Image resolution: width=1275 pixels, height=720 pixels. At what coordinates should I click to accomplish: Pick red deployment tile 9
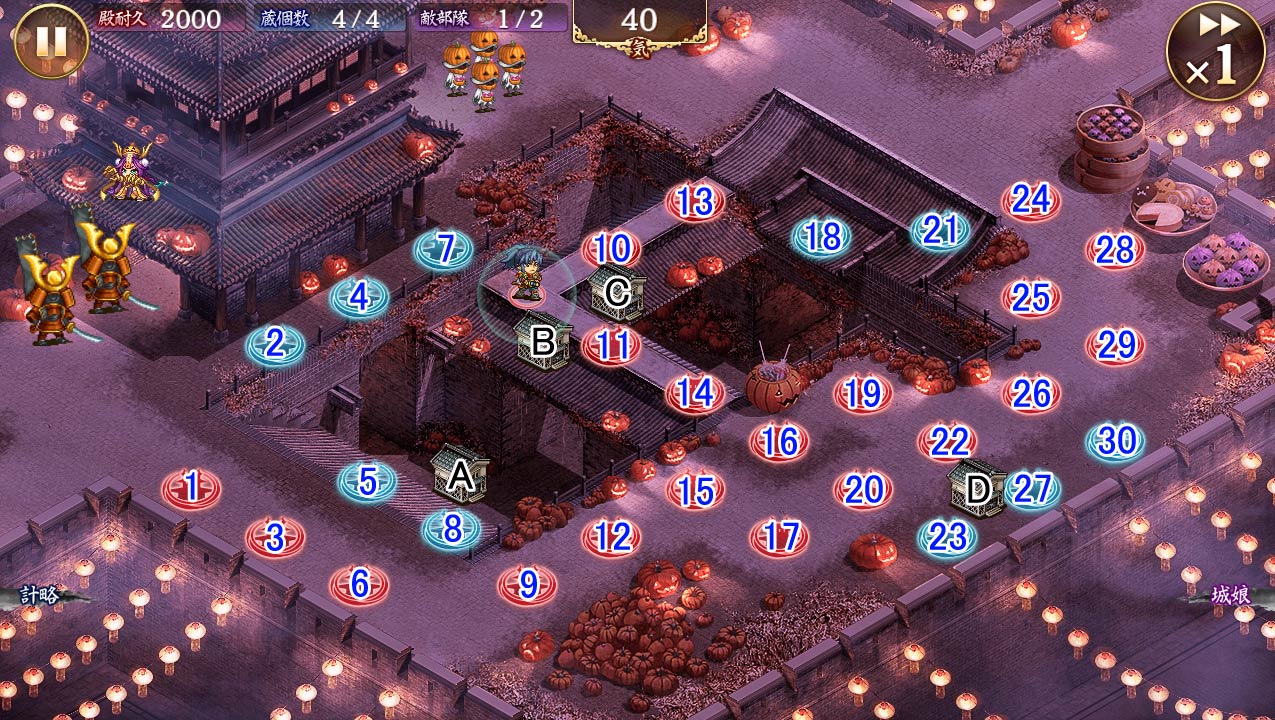point(527,584)
